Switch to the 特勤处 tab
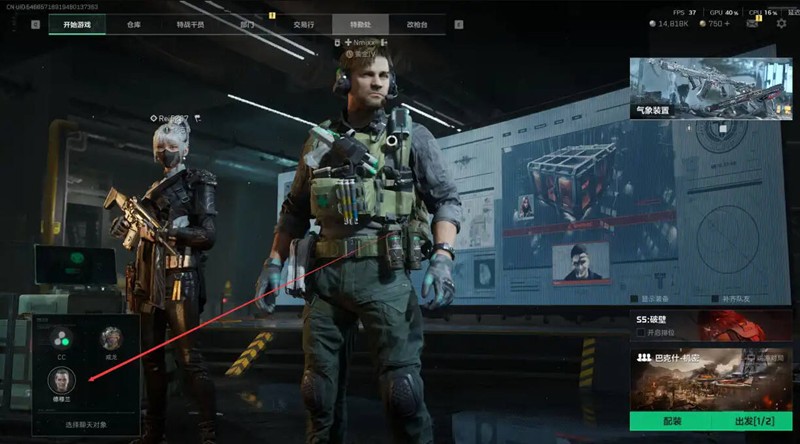The height and width of the screenshot is (444, 800). click(x=358, y=23)
